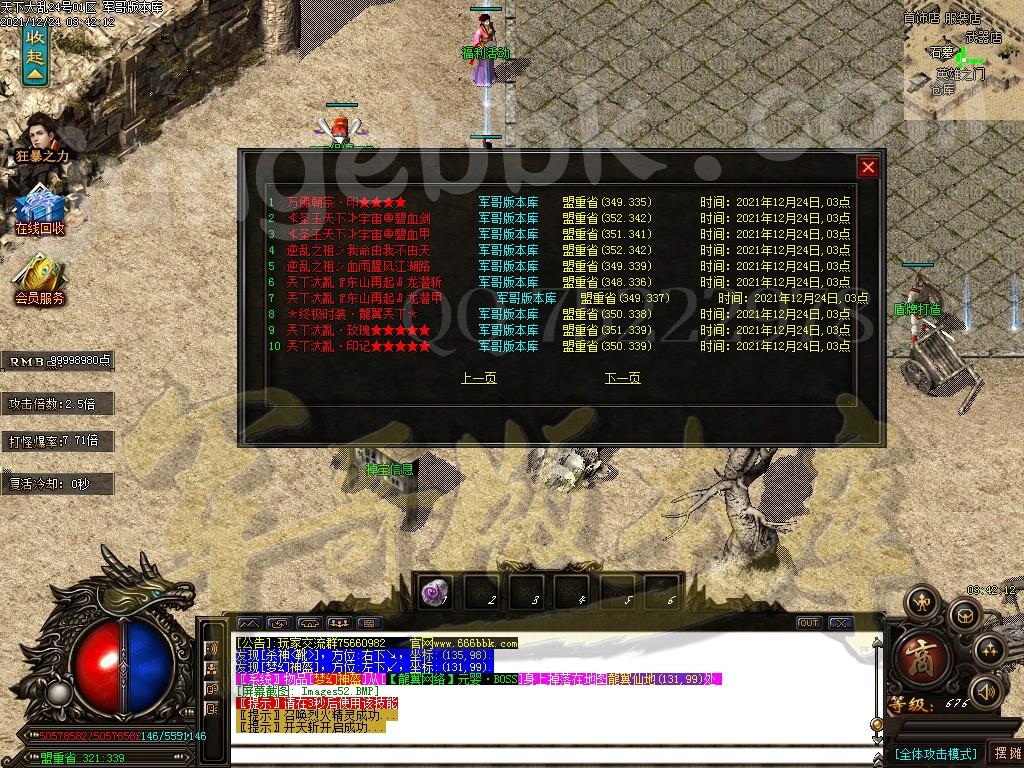Toggle the sound speaker button
The width and height of the screenshot is (1024, 768).
pos(987,690)
